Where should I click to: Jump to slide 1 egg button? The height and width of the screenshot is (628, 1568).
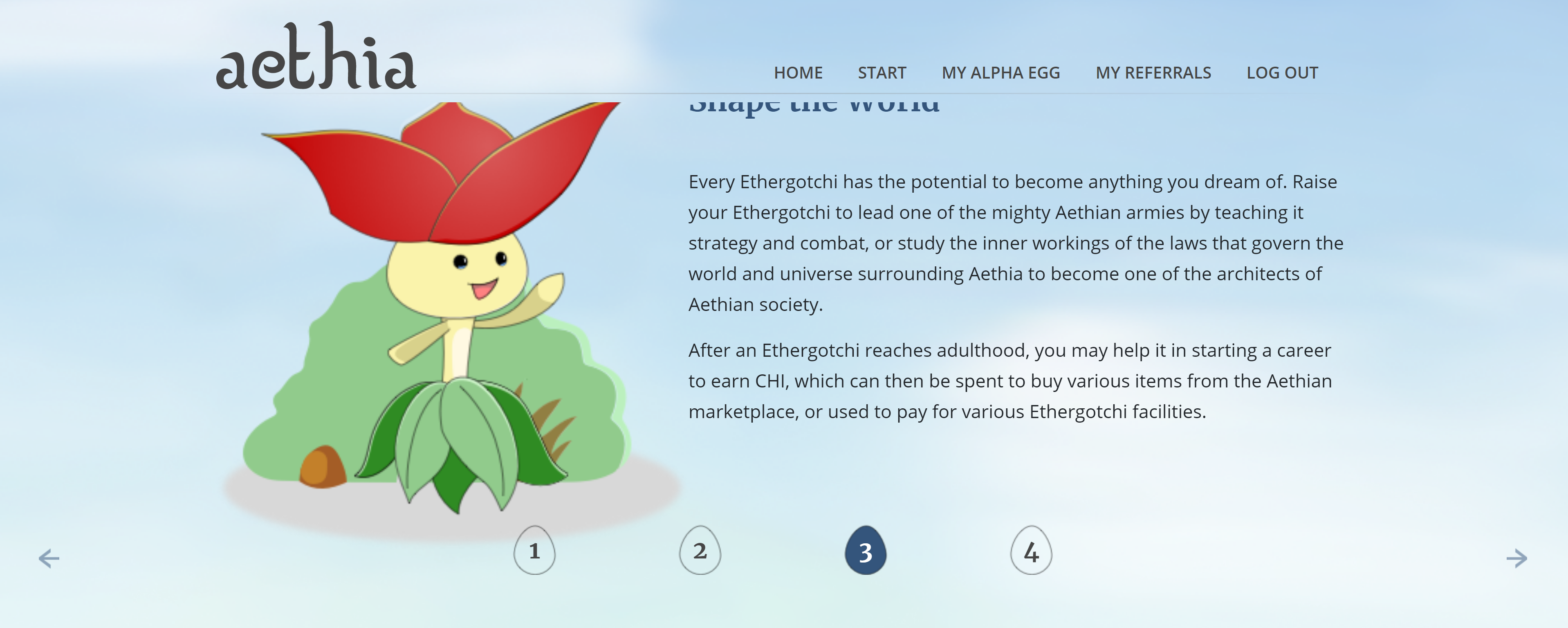pyautogui.click(x=534, y=551)
